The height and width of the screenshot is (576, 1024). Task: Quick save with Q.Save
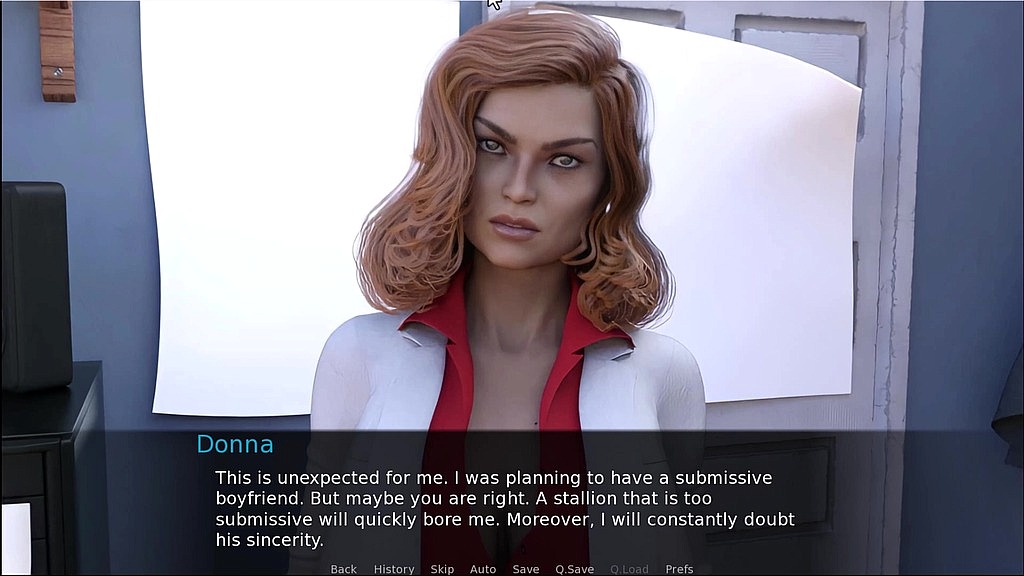[x=575, y=569]
